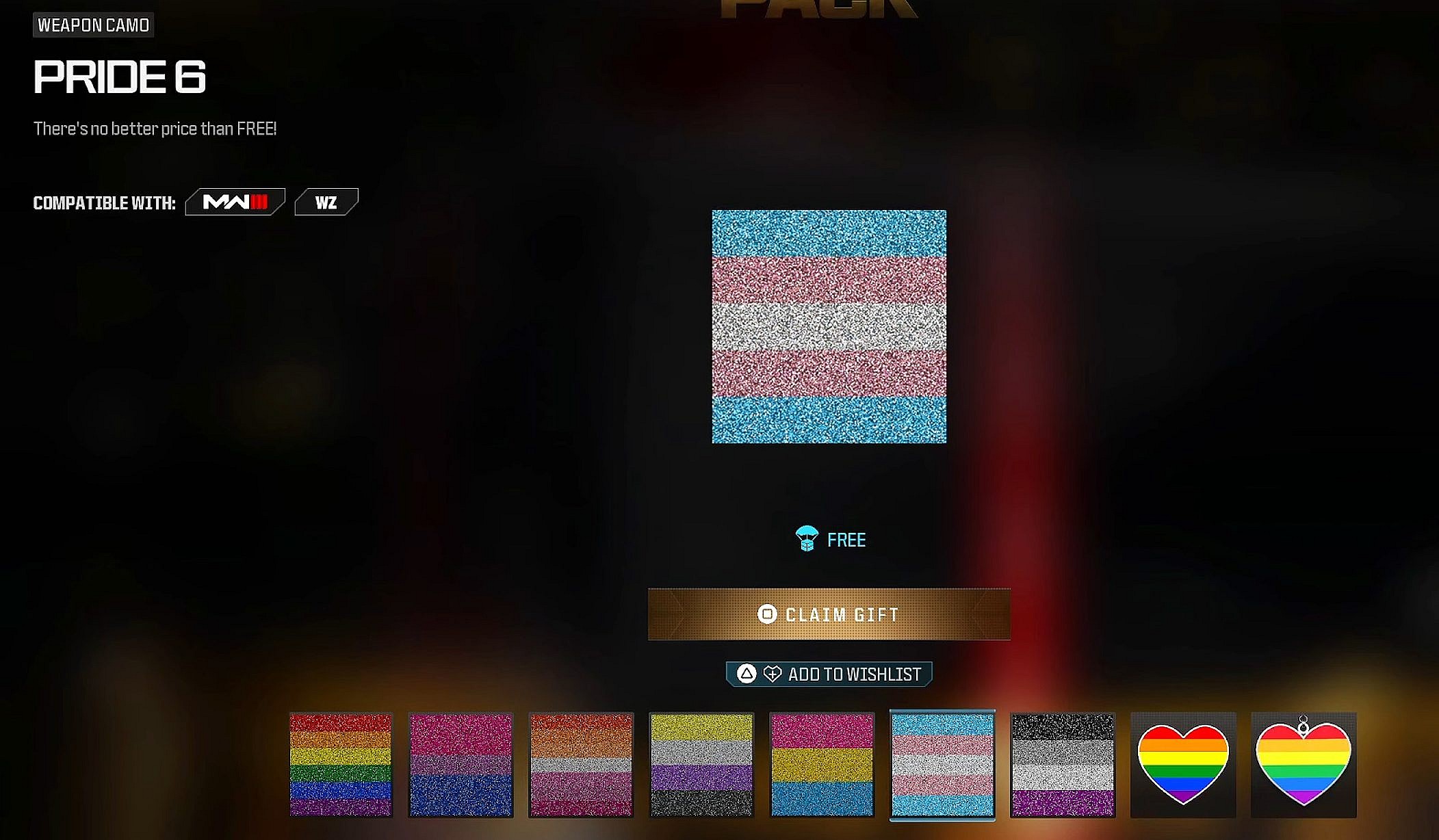The height and width of the screenshot is (840, 1439).
Task: Select the rainbow heart sticker icon
Action: (1183, 765)
